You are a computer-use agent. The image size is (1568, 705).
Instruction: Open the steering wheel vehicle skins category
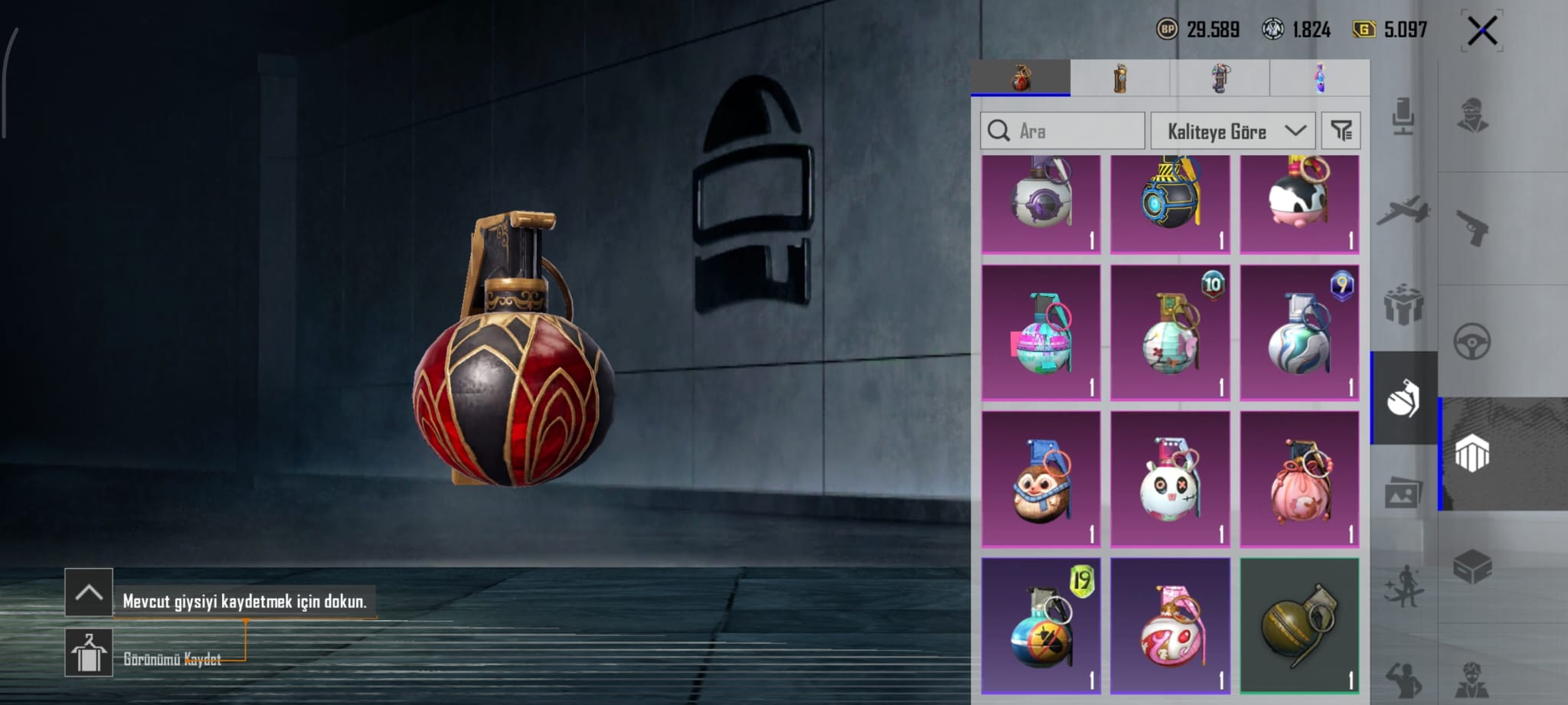pos(1472,341)
